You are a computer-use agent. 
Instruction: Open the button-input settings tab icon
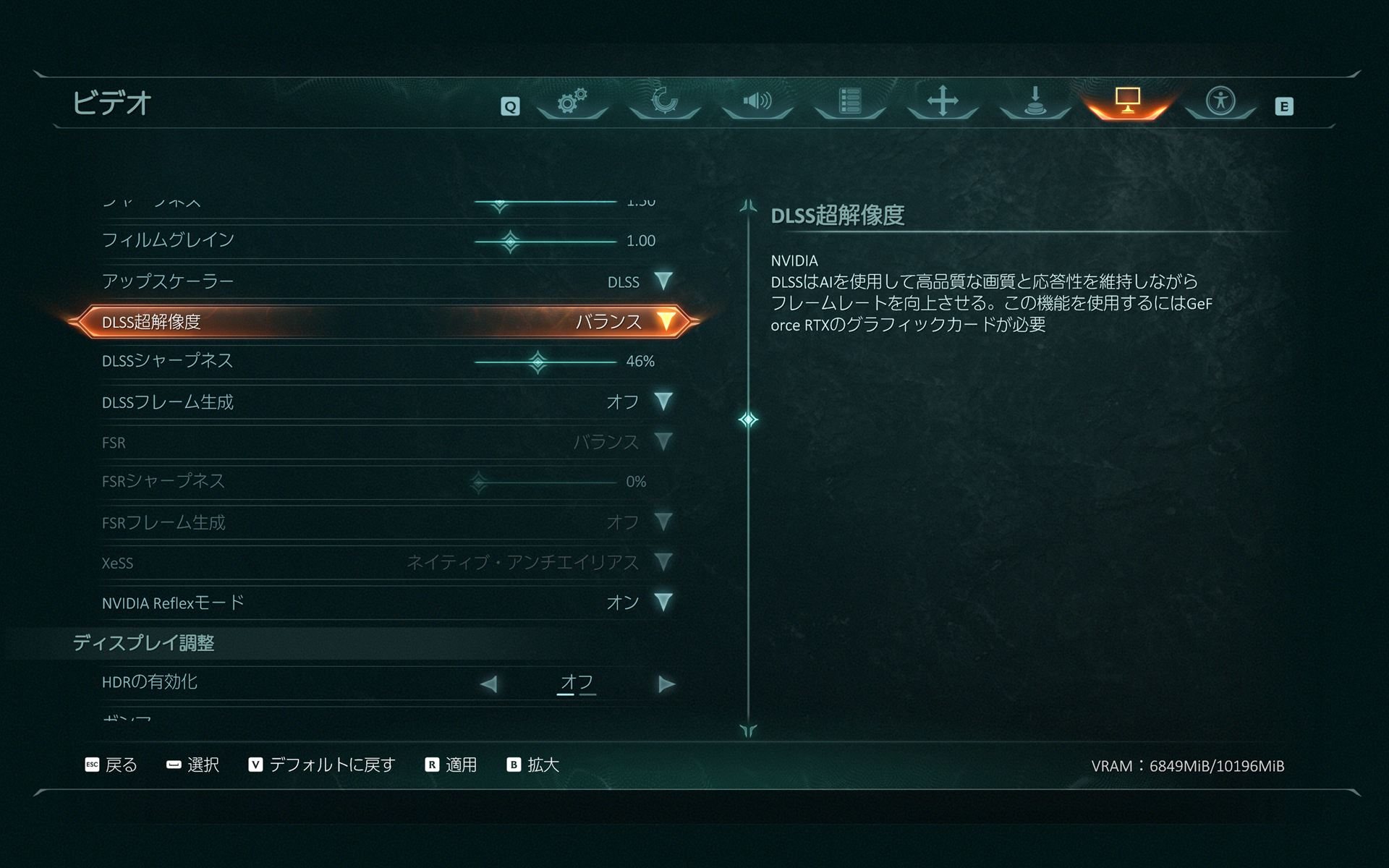(x=1034, y=103)
